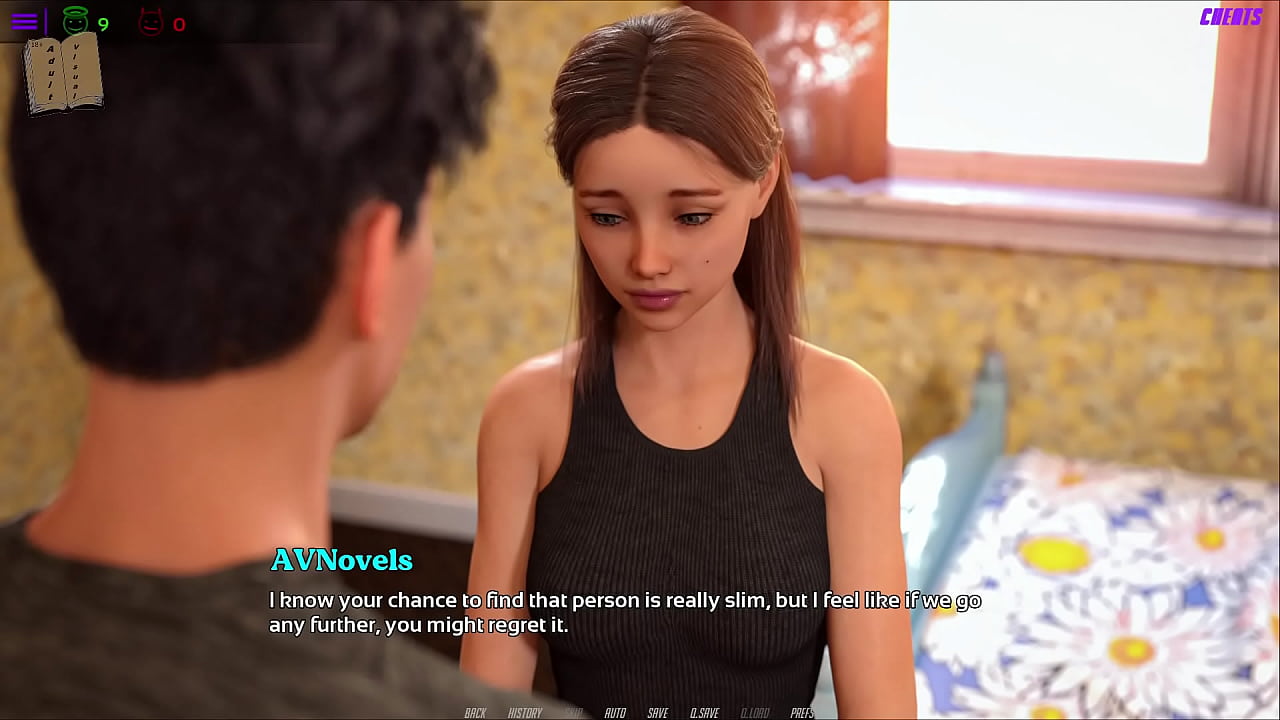This screenshot has height=720, width=1280.
Task: Go Back to the previous line
Action: pos(475,712)
